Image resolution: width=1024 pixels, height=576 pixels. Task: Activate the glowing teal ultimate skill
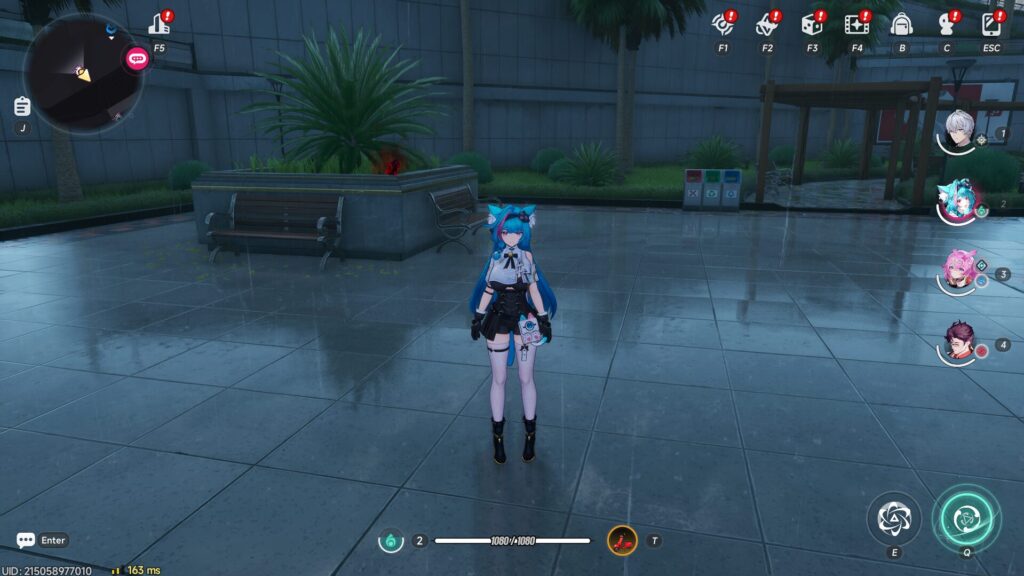pos(965,517)
